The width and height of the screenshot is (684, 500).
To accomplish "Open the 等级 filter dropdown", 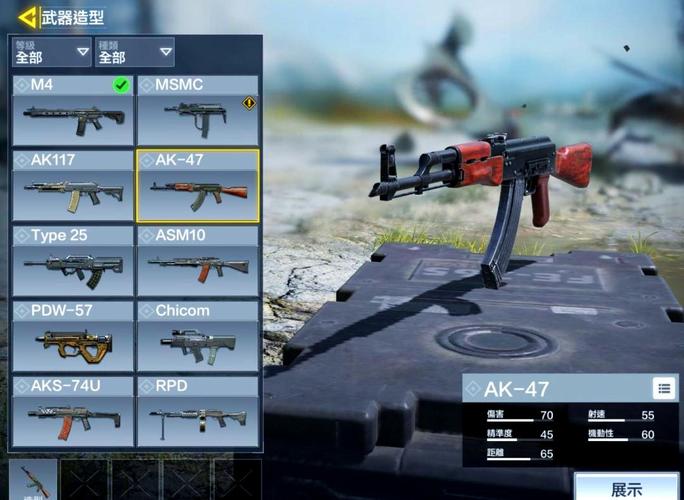I will pyautogui.click(x=52, y=52).
